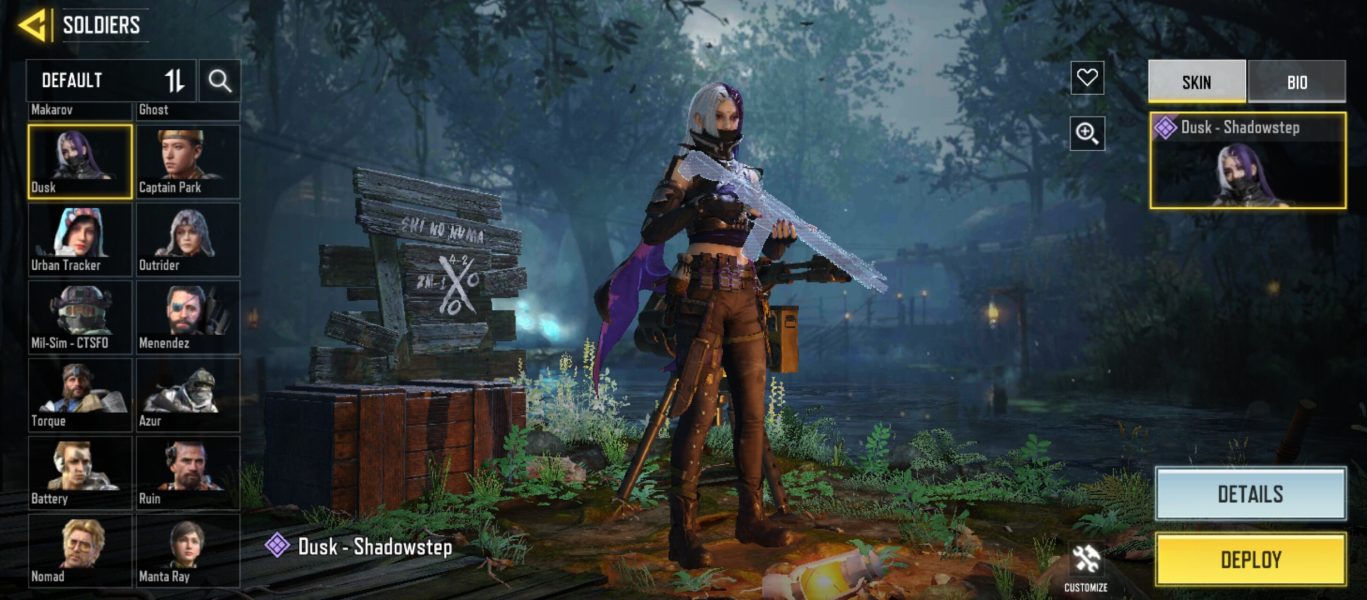The width and height of the screenshot is (1367, 600).
Task: Deploy the selected soldier
Action: point(1250,560)
